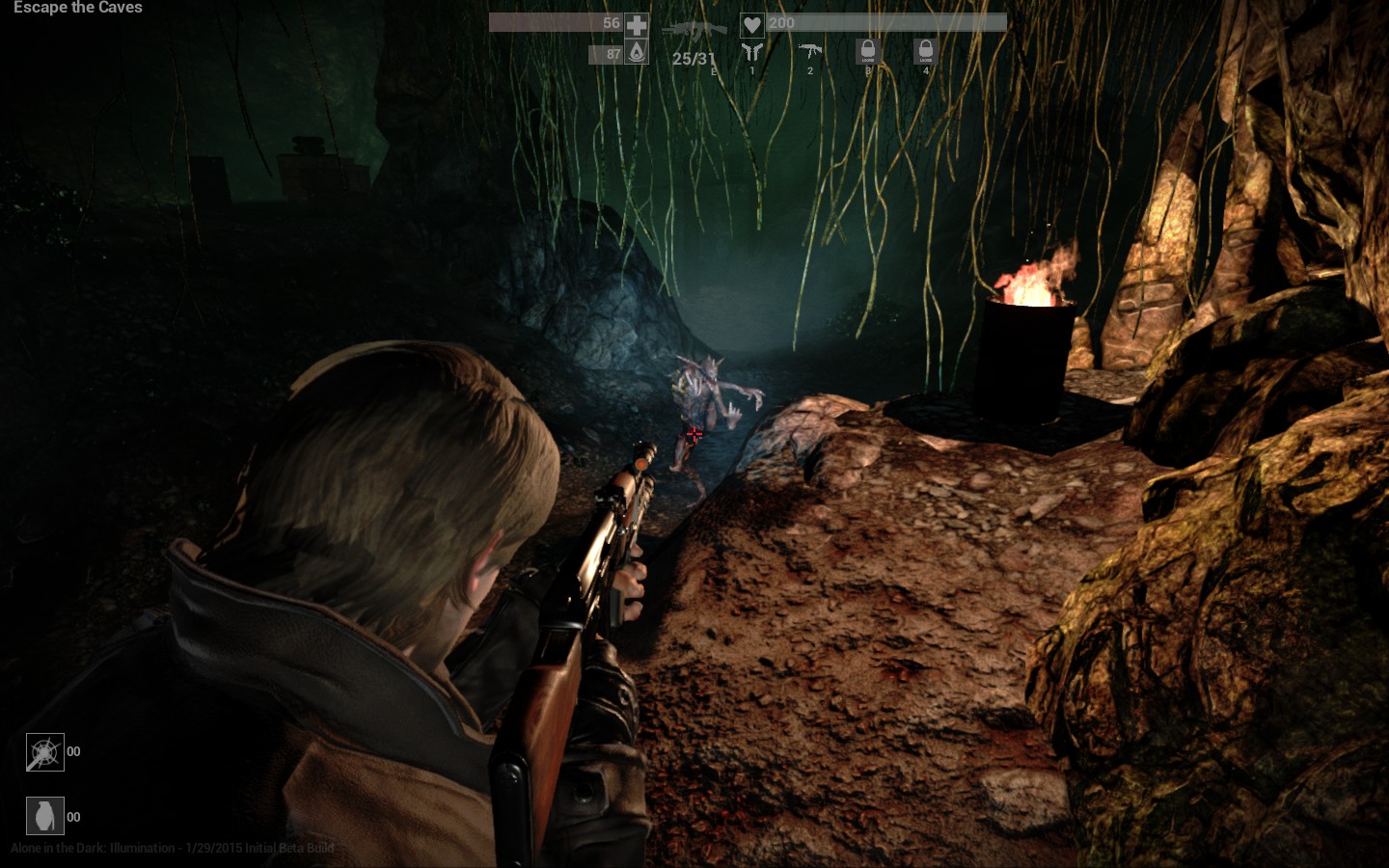Click the heart icon beside 200
Screen dimensions: 1389x868
752,25
